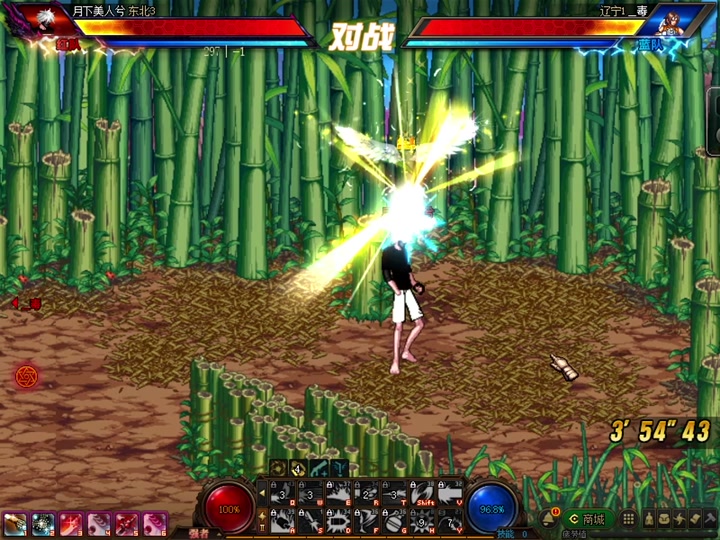Open the scroll quest icon
720x540 pixels.
695,519
